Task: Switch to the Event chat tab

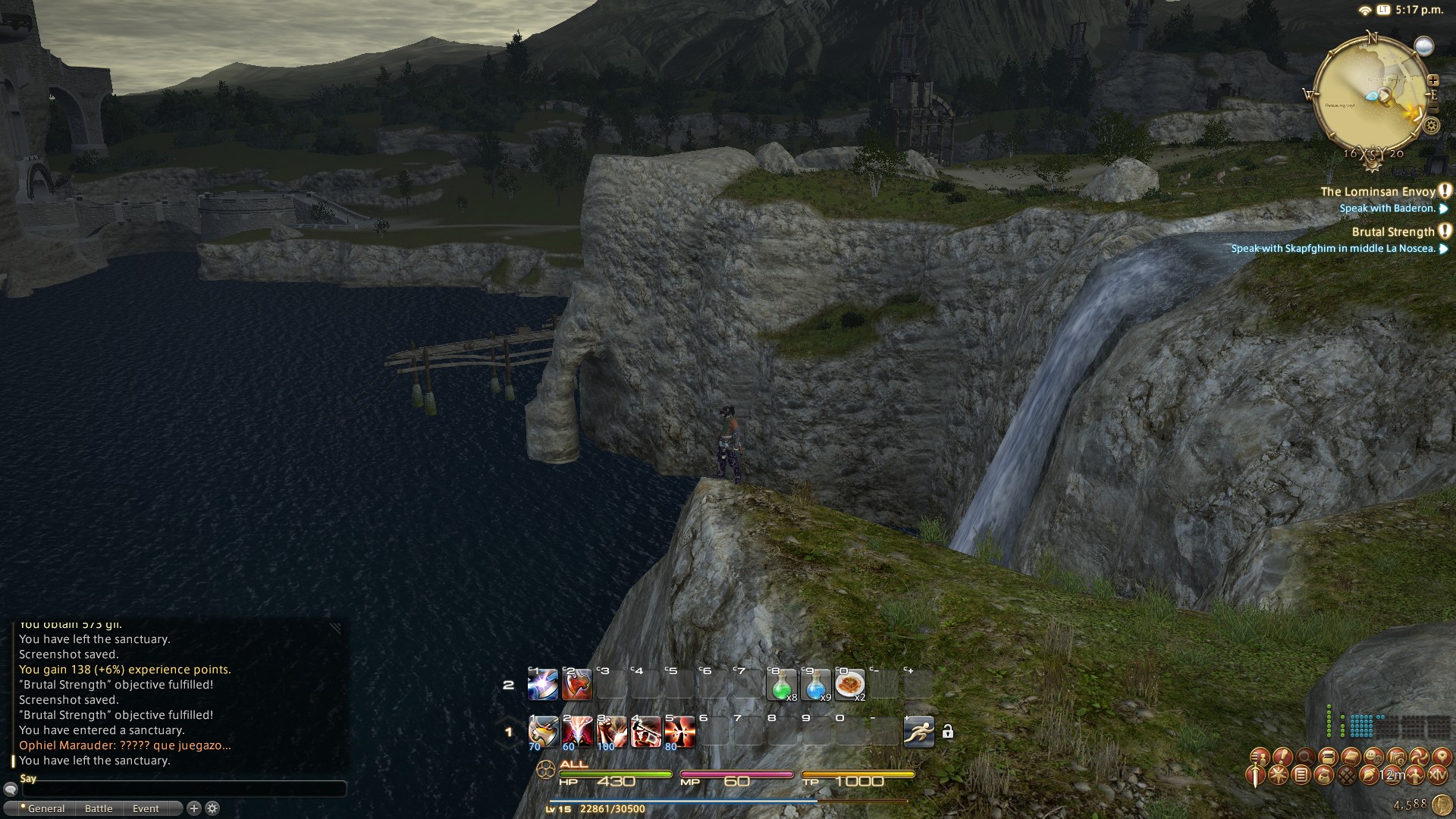Action: click(x=146, y=808)
